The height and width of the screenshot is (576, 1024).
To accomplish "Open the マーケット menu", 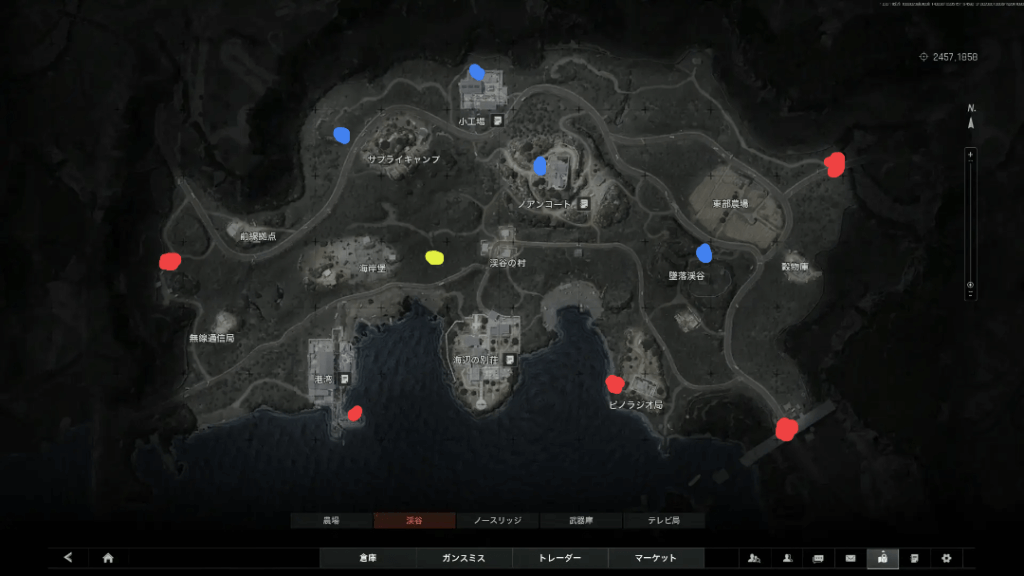I will click(656, 558).
